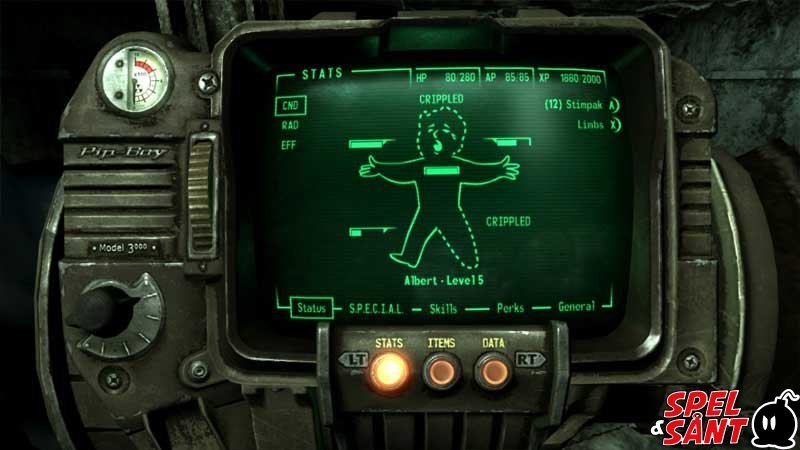This screenshot has height=450, width=800.
Task: Activate the glowing STATS button
Action: pos(388,370)
